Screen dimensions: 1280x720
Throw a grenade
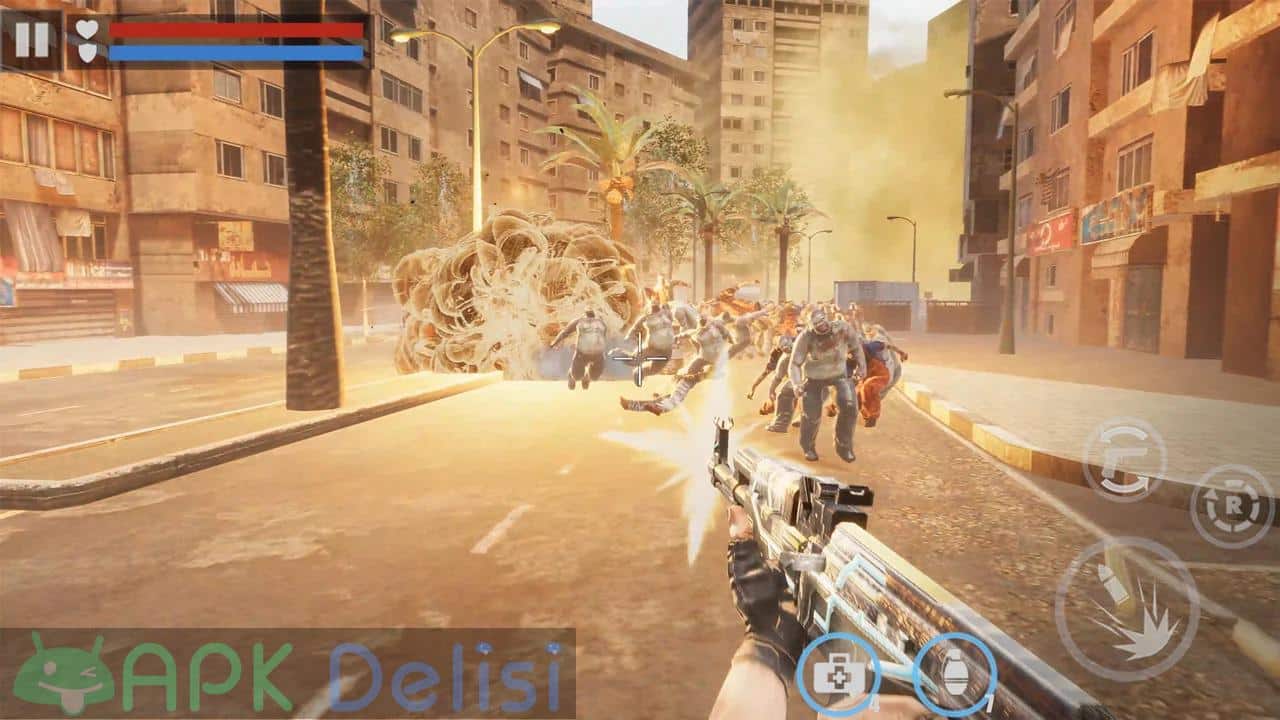[x=955, y=675]
